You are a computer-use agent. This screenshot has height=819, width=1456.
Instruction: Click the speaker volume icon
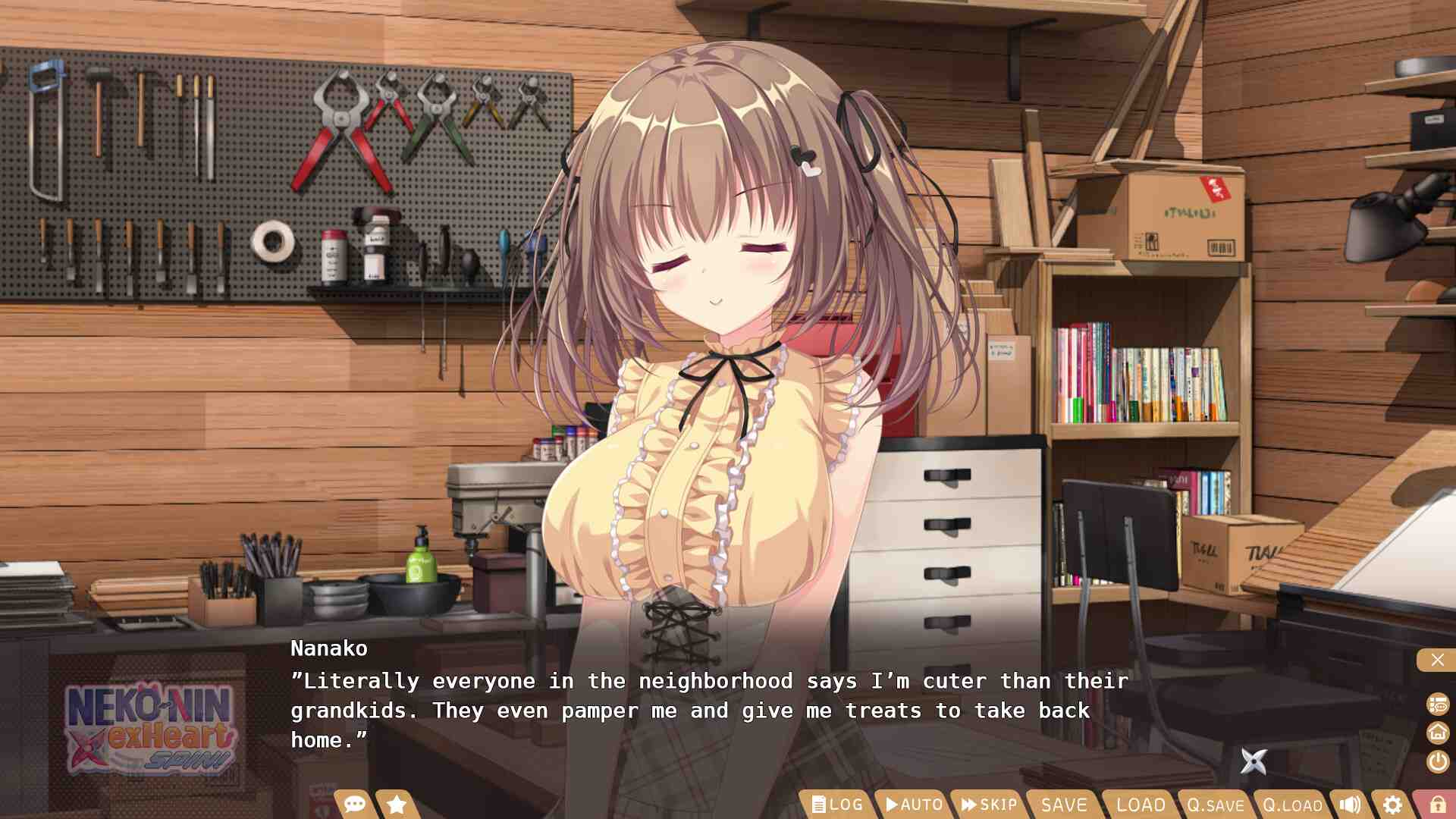[x=1351, y=805]
